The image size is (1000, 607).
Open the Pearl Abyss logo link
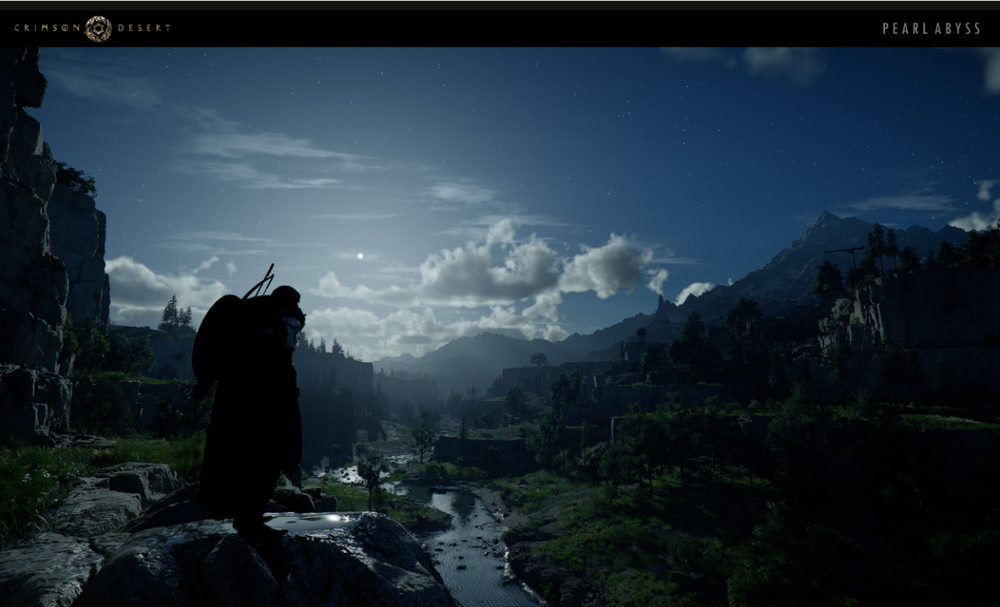click(x=931, y=29)
